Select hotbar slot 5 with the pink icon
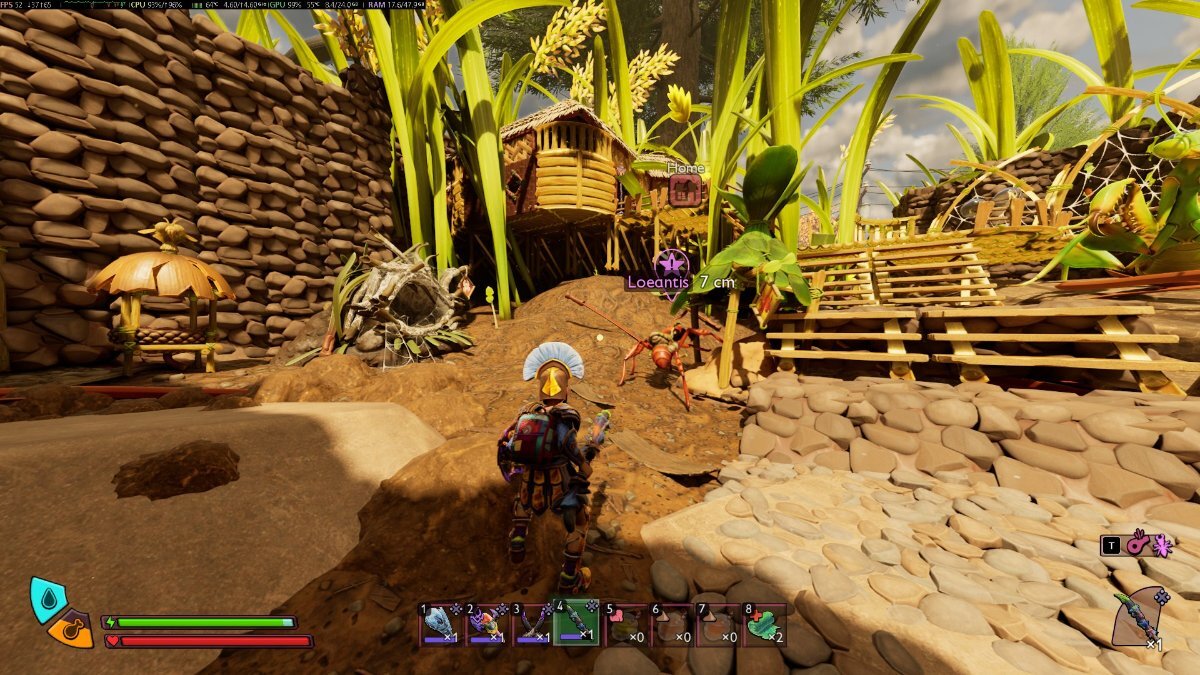1200x675 pixels. pyautogui.click(x=624, y=623)
